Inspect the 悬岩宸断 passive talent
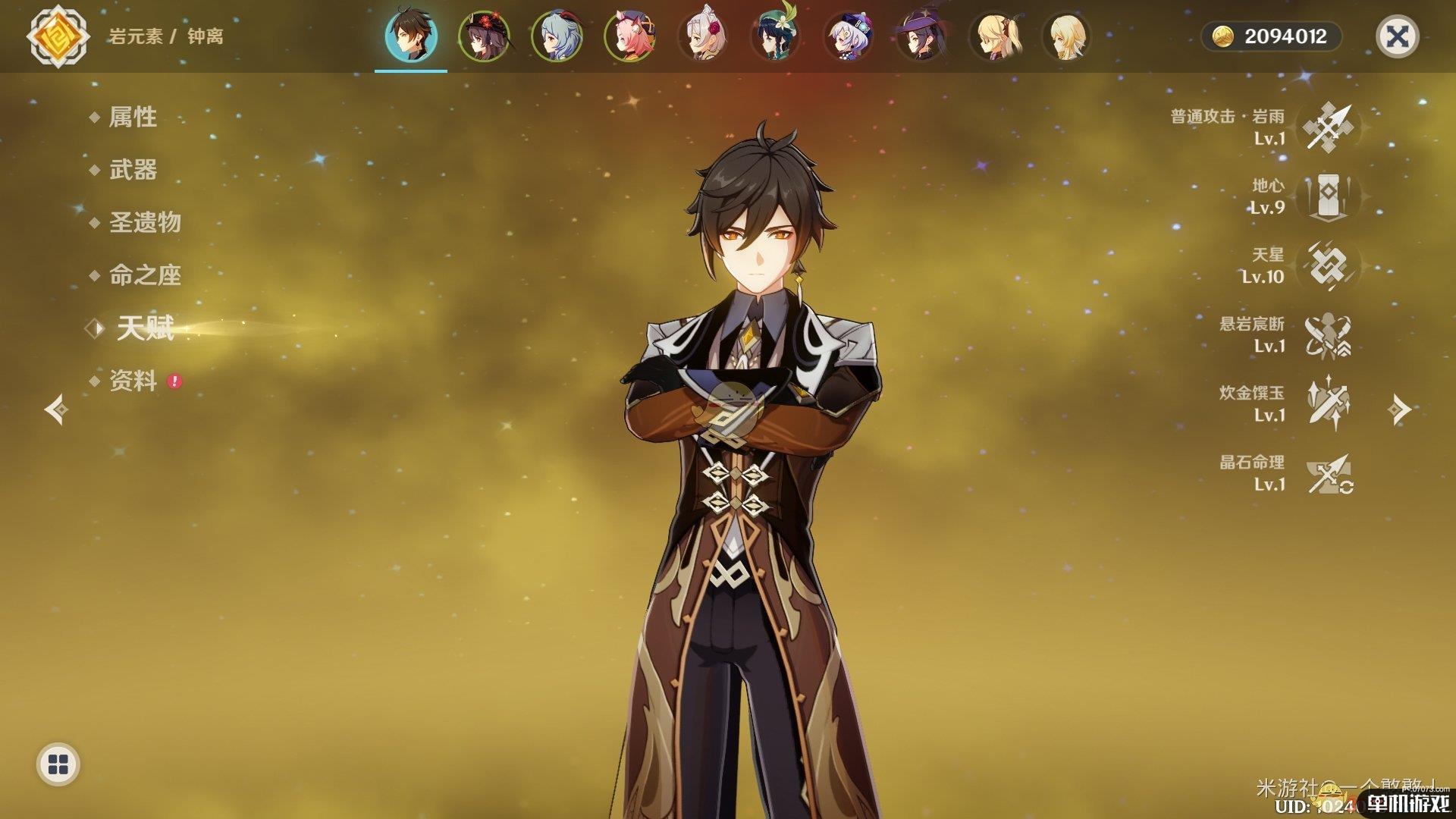Screen dimensions: 1456x819 click(x=1329, y=334)
